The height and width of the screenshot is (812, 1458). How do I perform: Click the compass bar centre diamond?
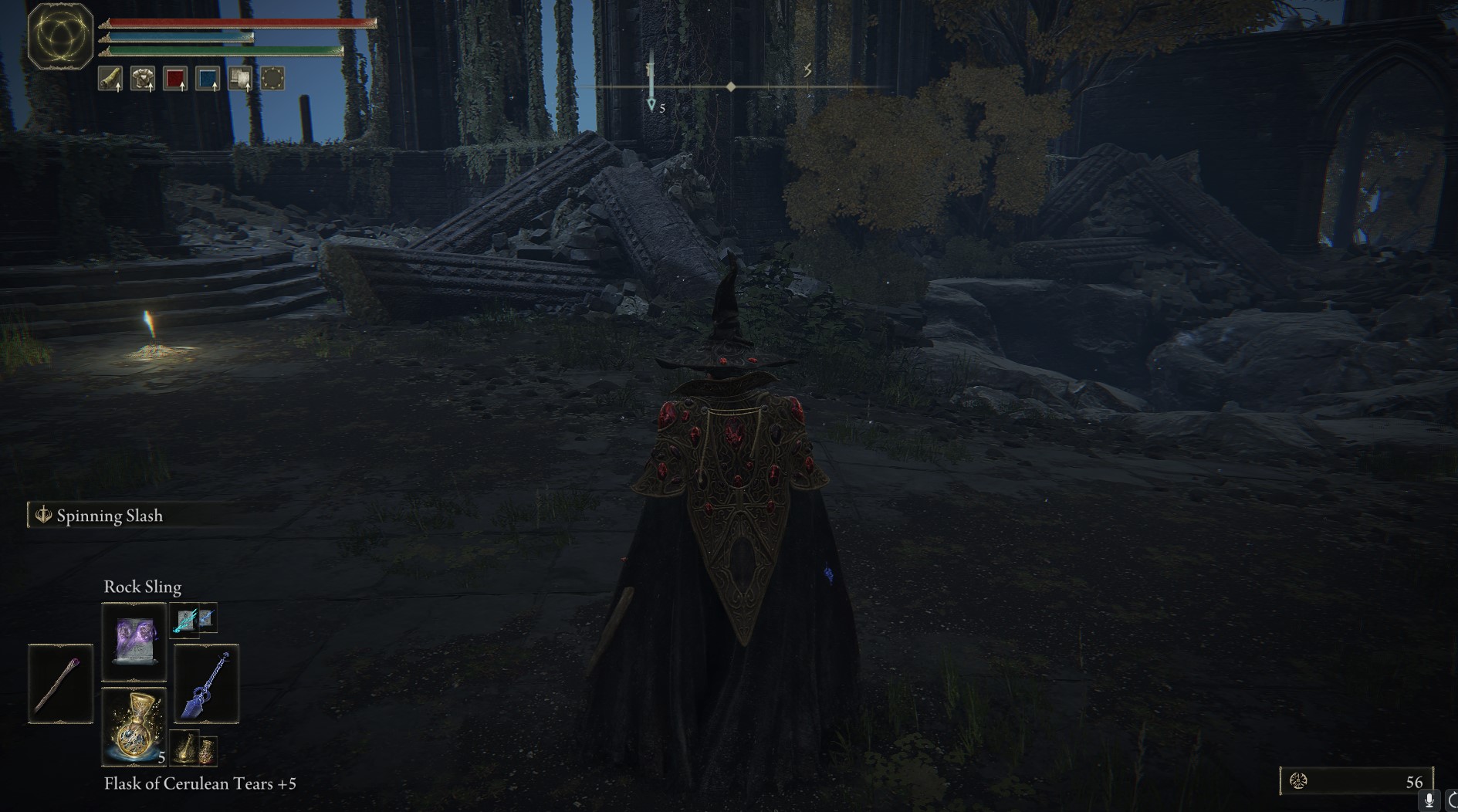(x=731, y=87)
